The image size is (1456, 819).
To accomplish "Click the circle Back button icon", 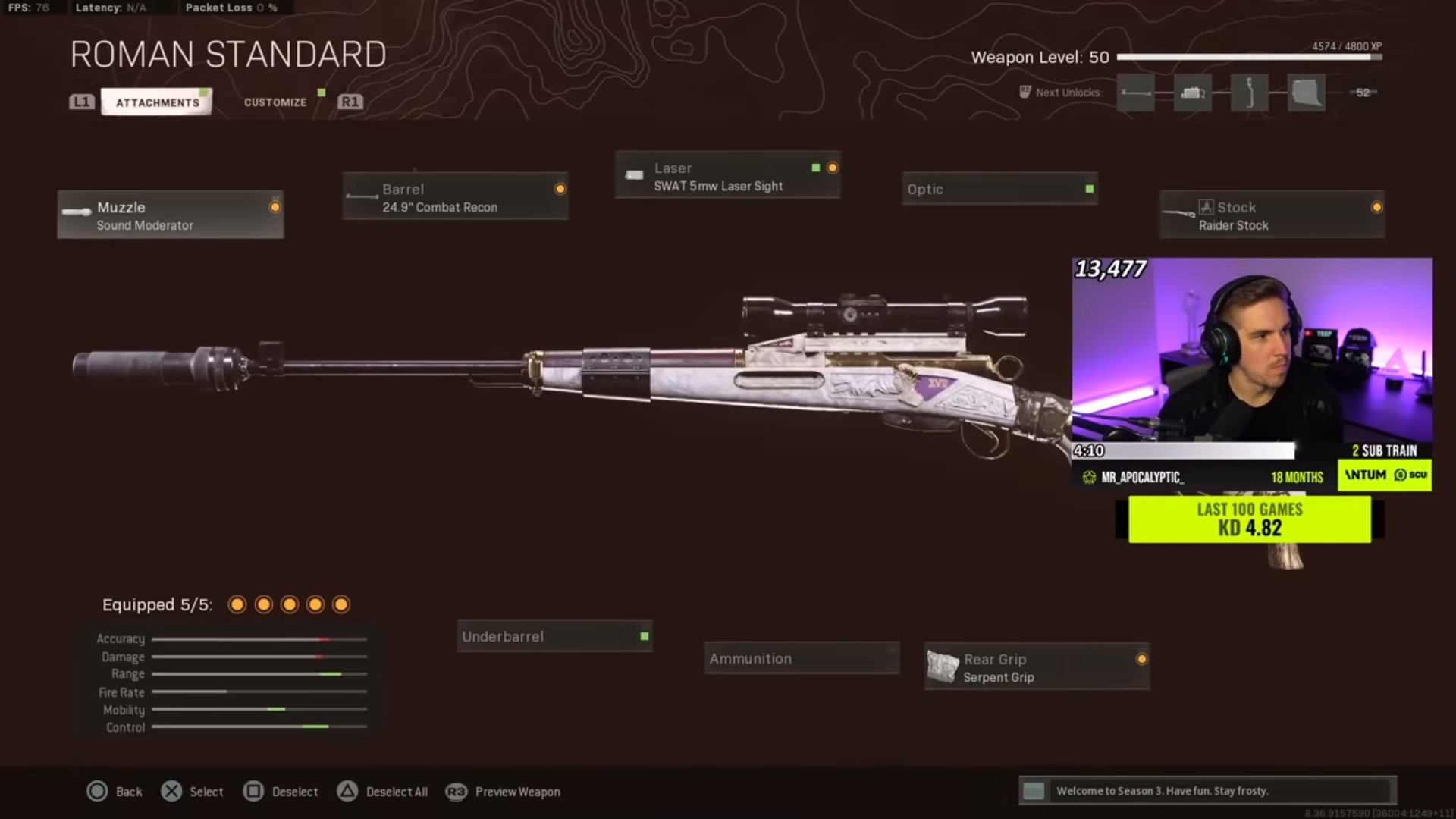I will click(x=98, y=791).
